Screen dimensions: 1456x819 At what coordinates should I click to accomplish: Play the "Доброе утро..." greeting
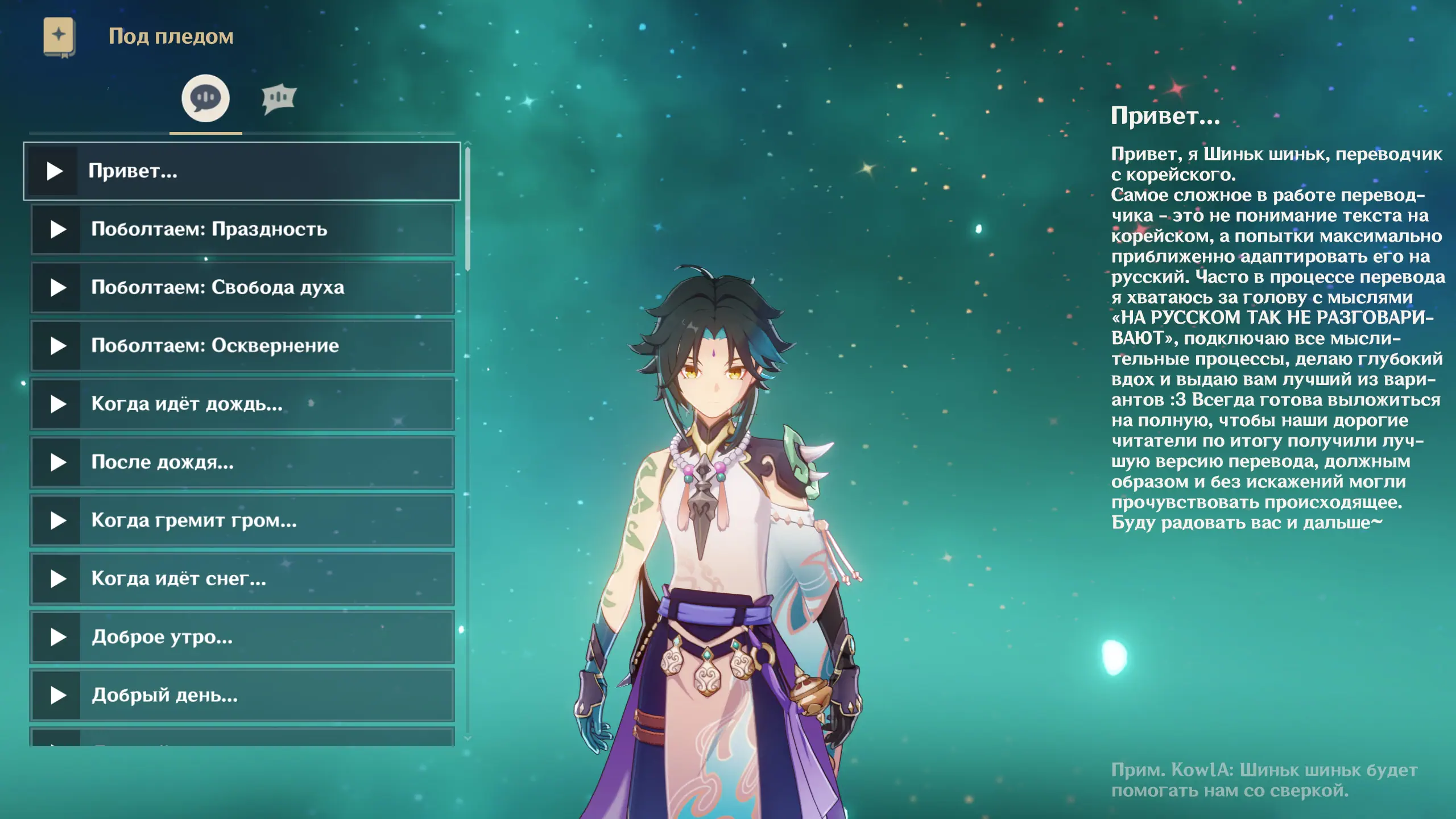(x=58, y=637)
